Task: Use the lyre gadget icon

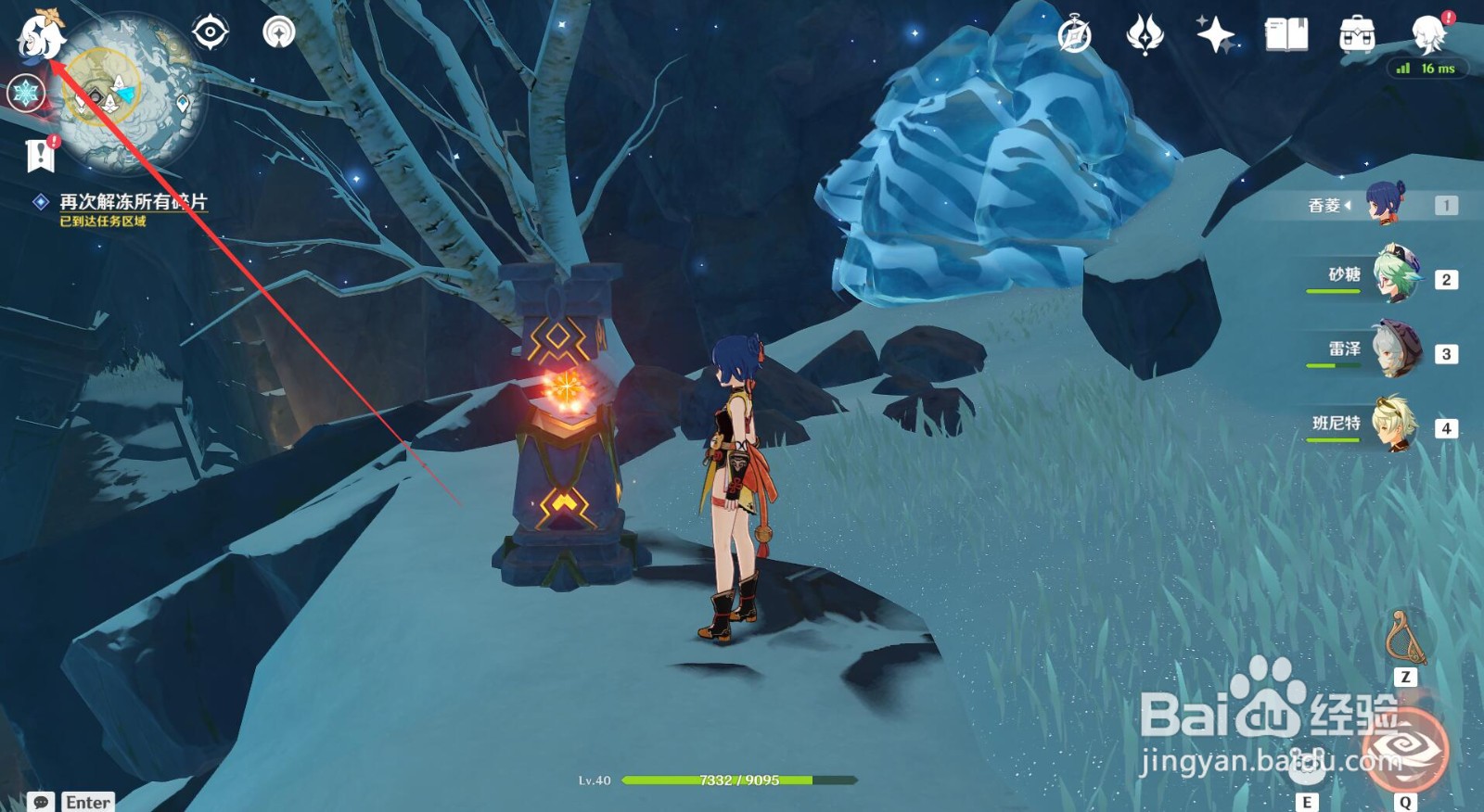Action: click(x=1404, y=638)
